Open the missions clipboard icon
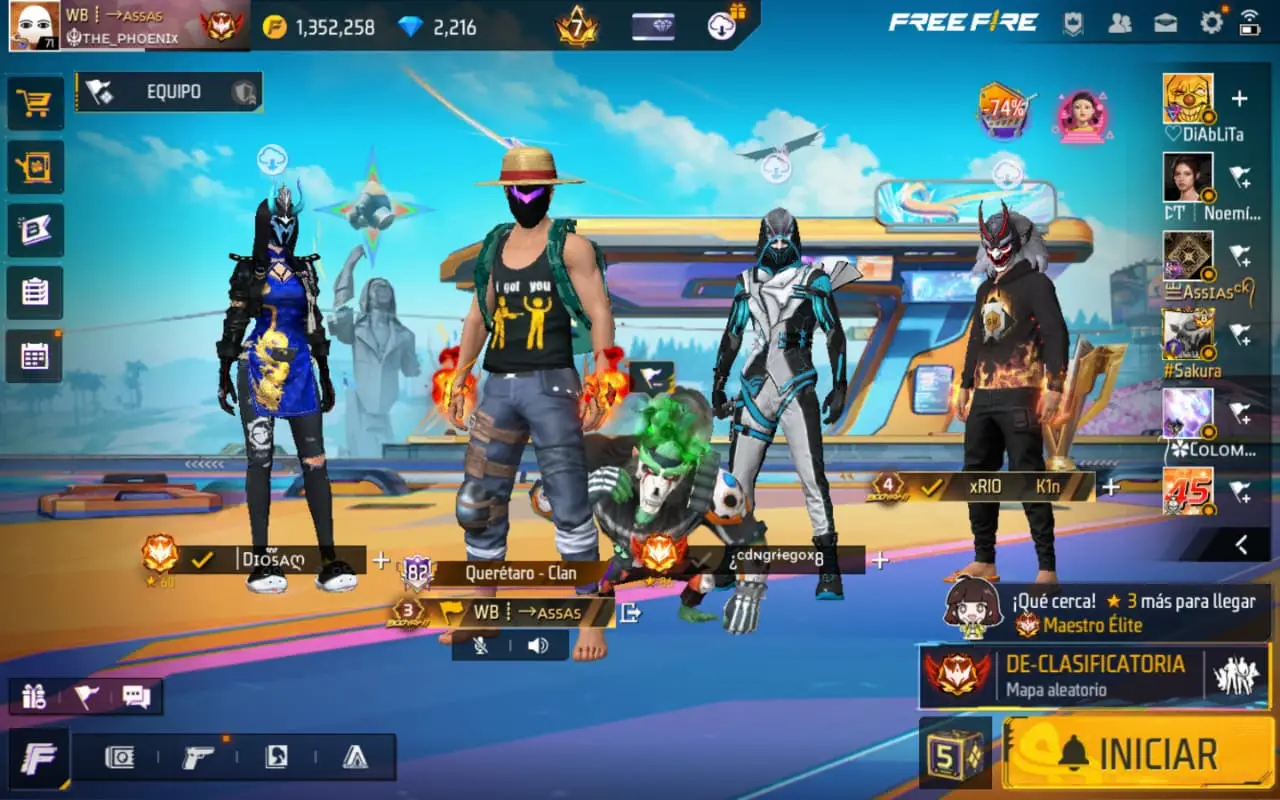 35,291
